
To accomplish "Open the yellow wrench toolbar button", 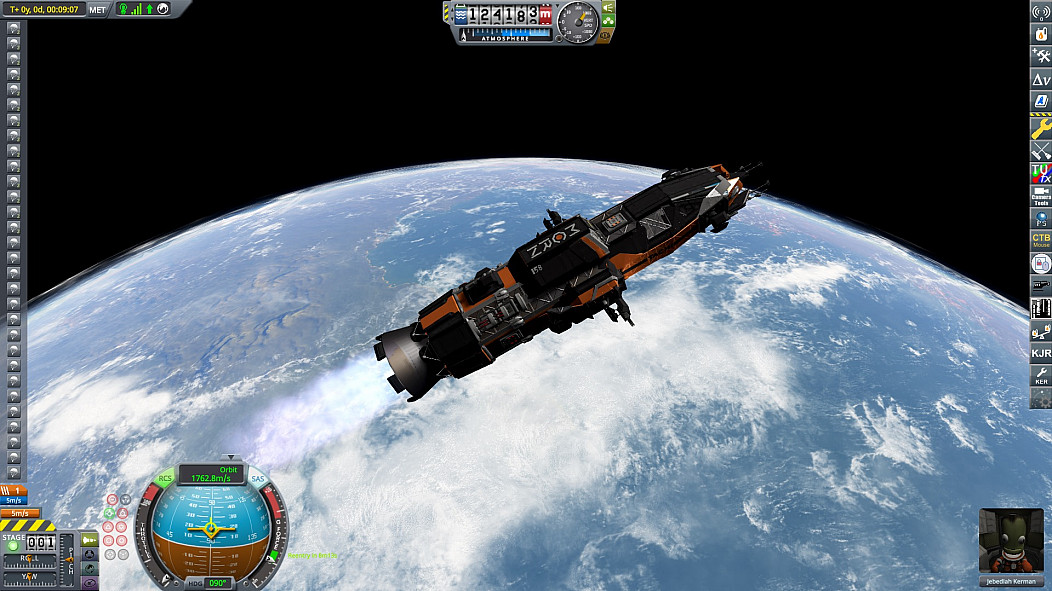I will tap(1041, 127).
